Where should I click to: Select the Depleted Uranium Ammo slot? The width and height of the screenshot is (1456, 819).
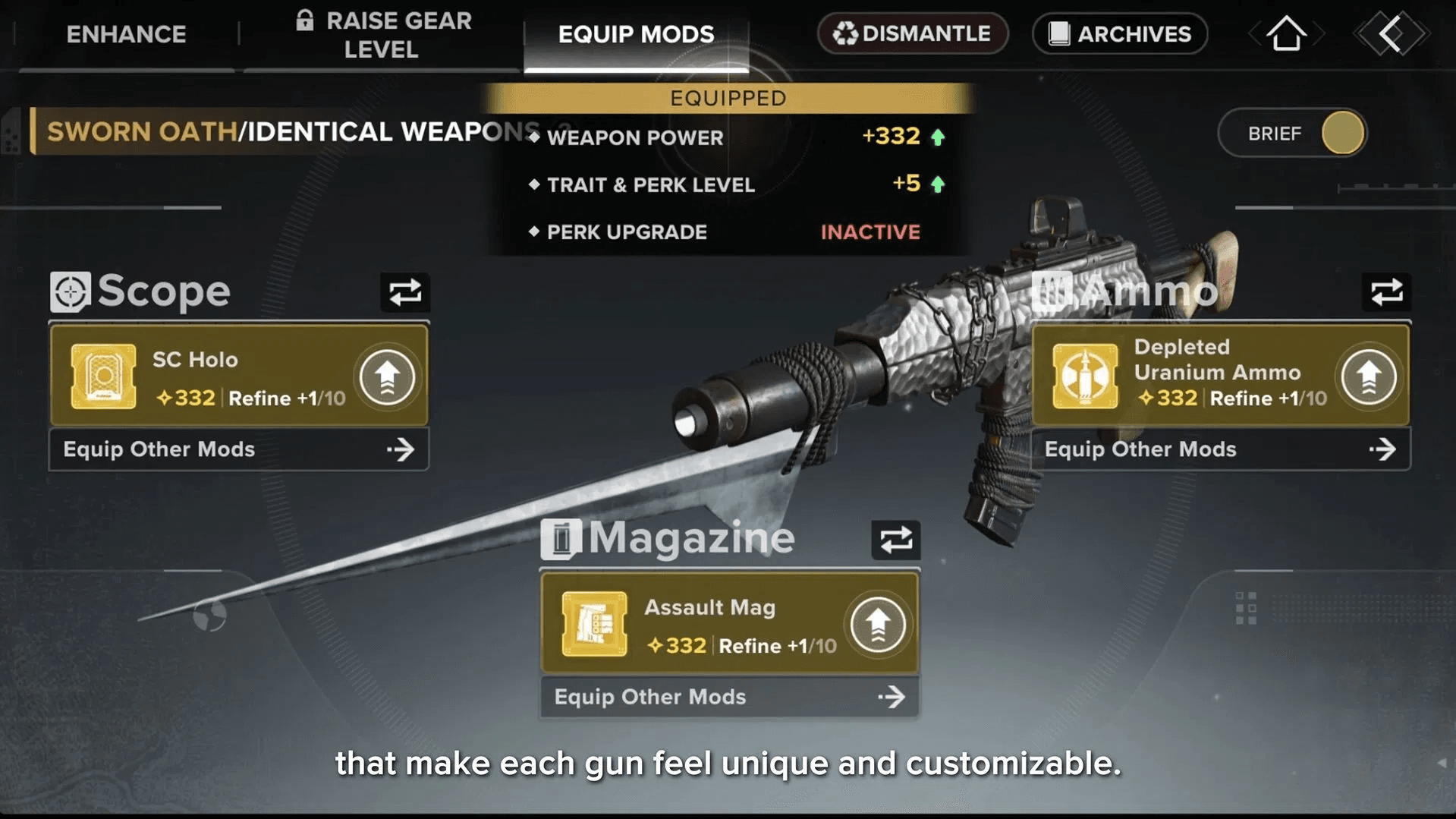pos(1191,376)
